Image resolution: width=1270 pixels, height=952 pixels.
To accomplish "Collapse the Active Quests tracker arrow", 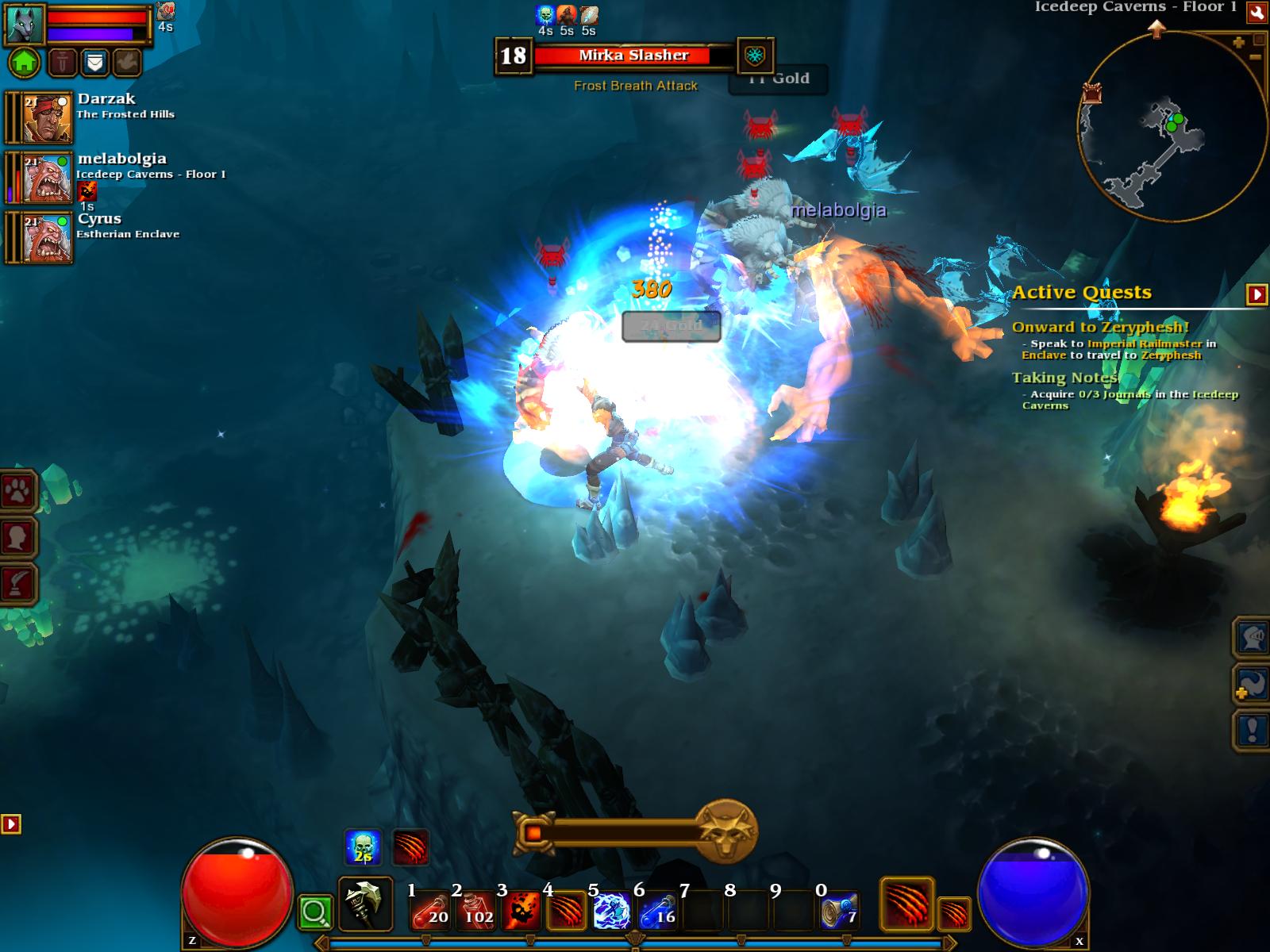I will click(x=1257, y=294).
